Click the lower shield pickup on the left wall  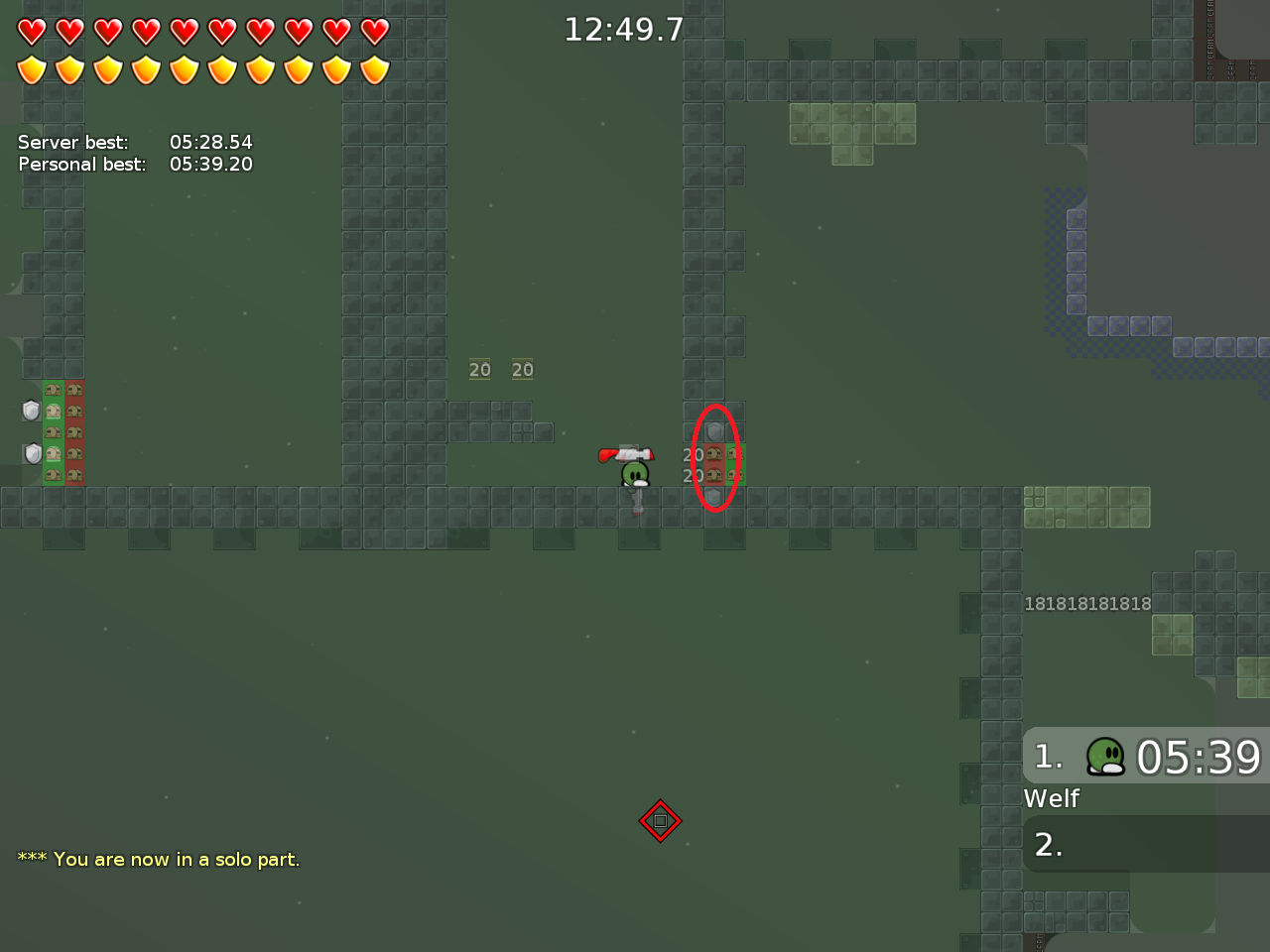(32, 453)
